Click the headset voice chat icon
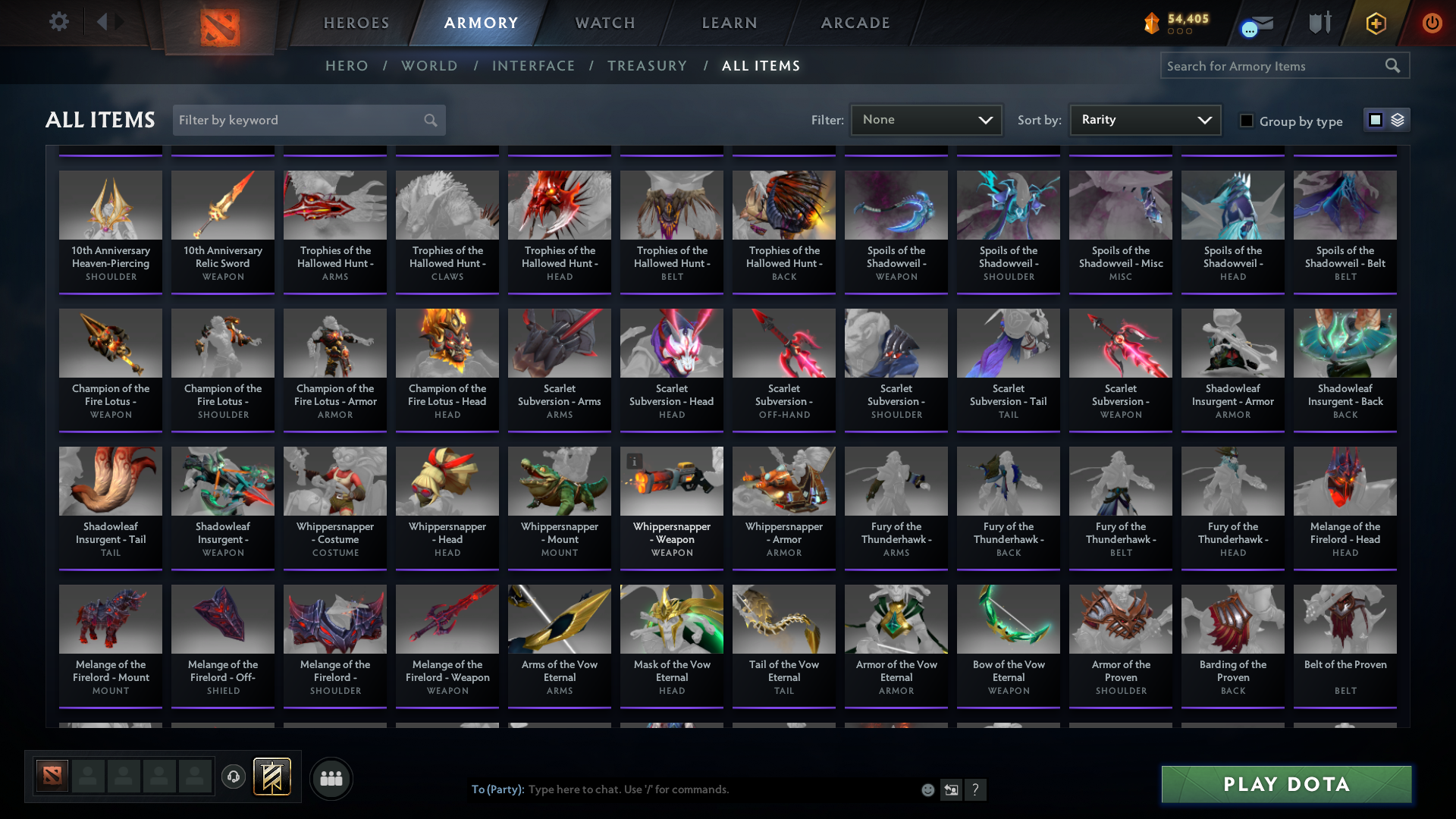 click(x=233, y=778)
